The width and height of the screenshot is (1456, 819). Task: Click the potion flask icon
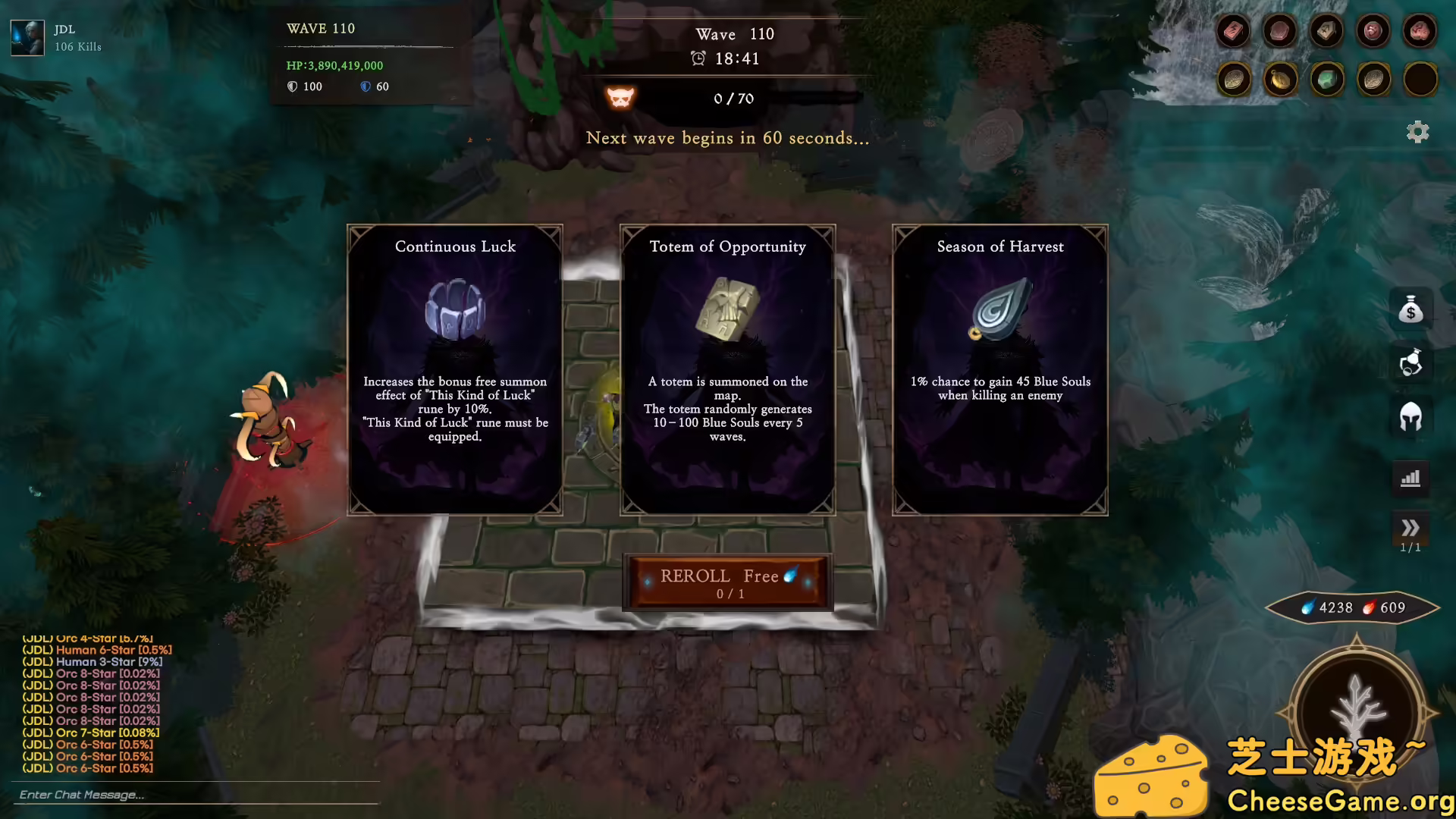[x=1410, y=363]
